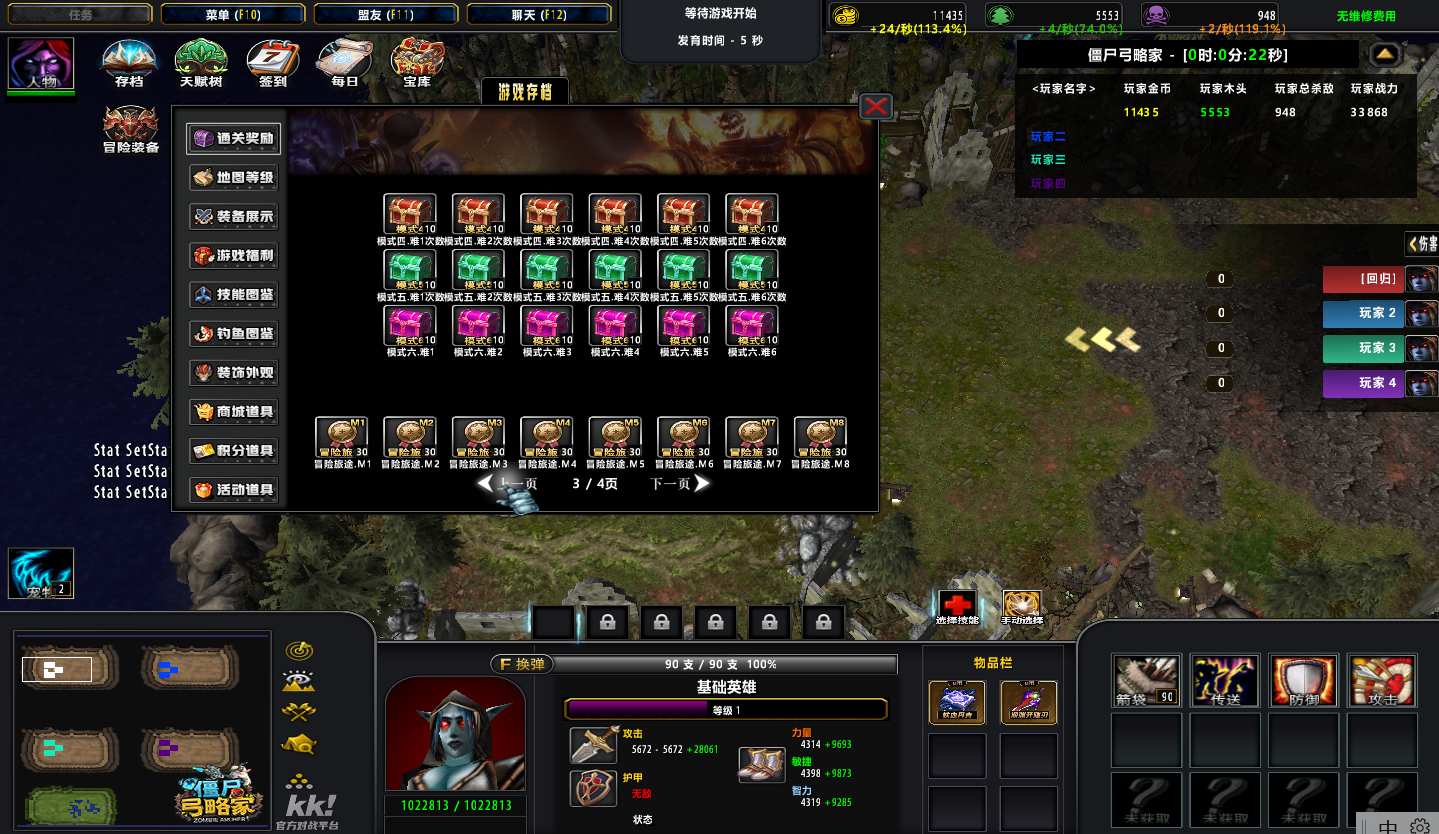Close the 游戏存档 window with the red X
Viewport: 1439px width, 834px height.
pyautogui.click(x=875, y=106)
